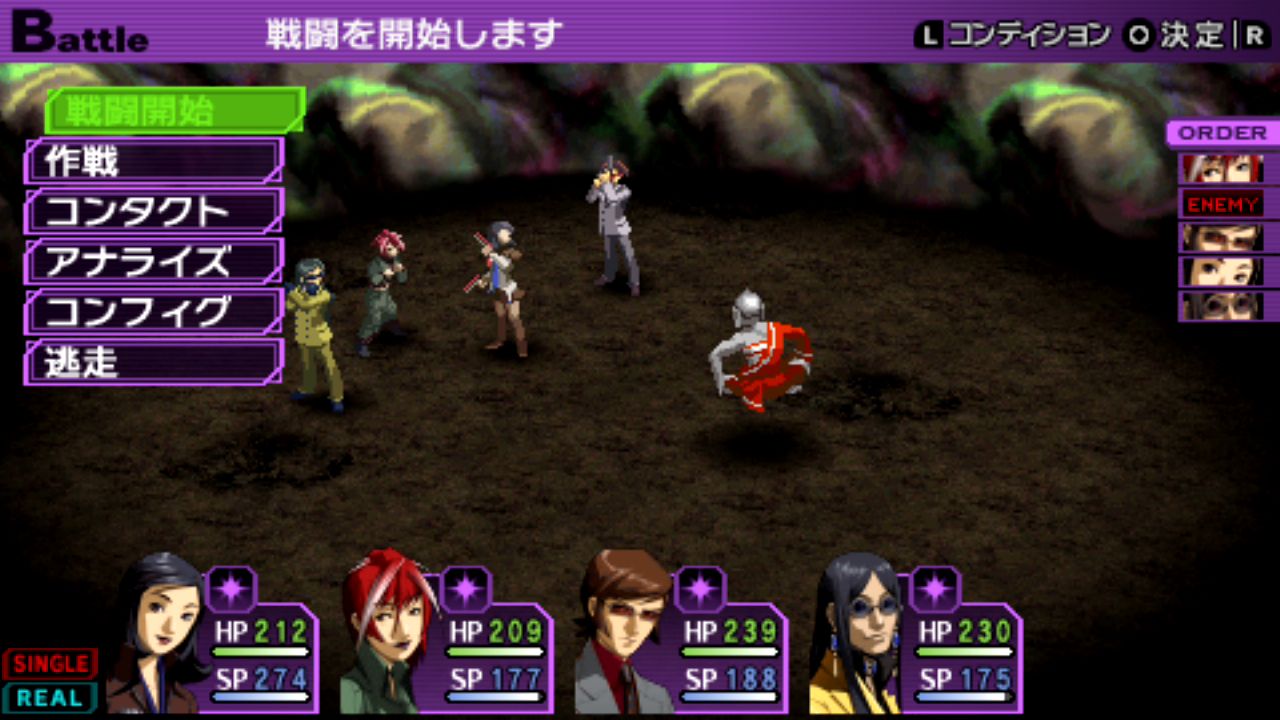The image size is (1280, 720).
Task: Open the 作戦 strategy menu
Action: pyautogui.click(x=155, y=161)
